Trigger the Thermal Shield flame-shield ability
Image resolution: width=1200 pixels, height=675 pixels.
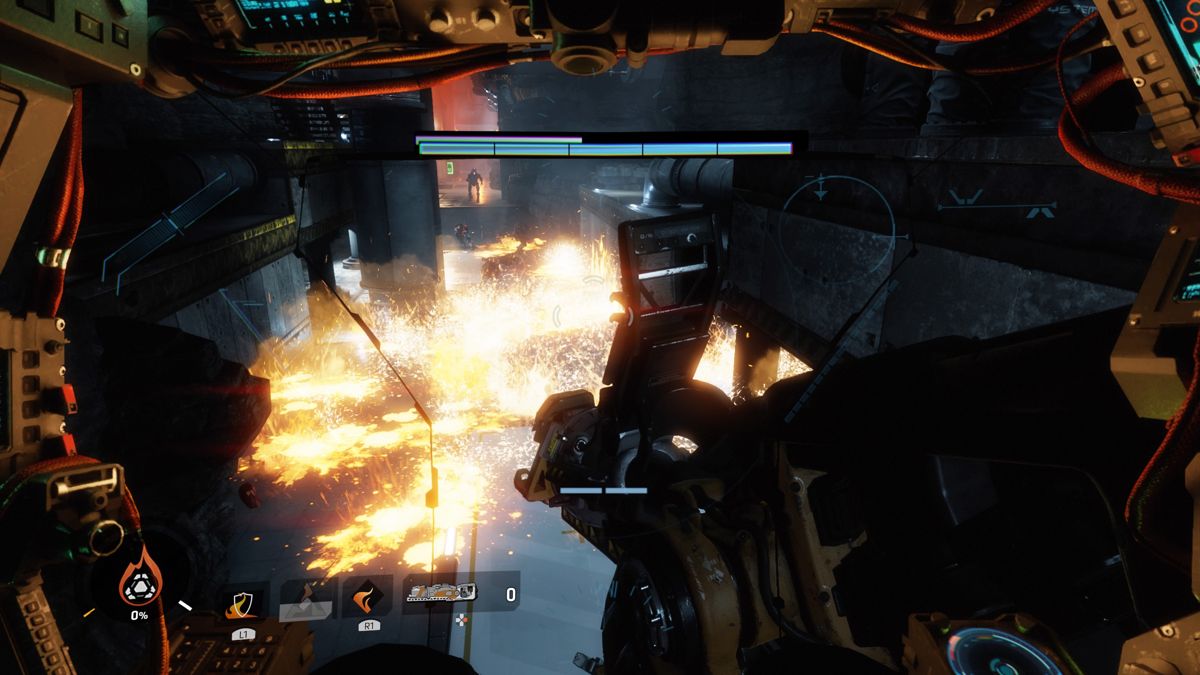[243, 600]
